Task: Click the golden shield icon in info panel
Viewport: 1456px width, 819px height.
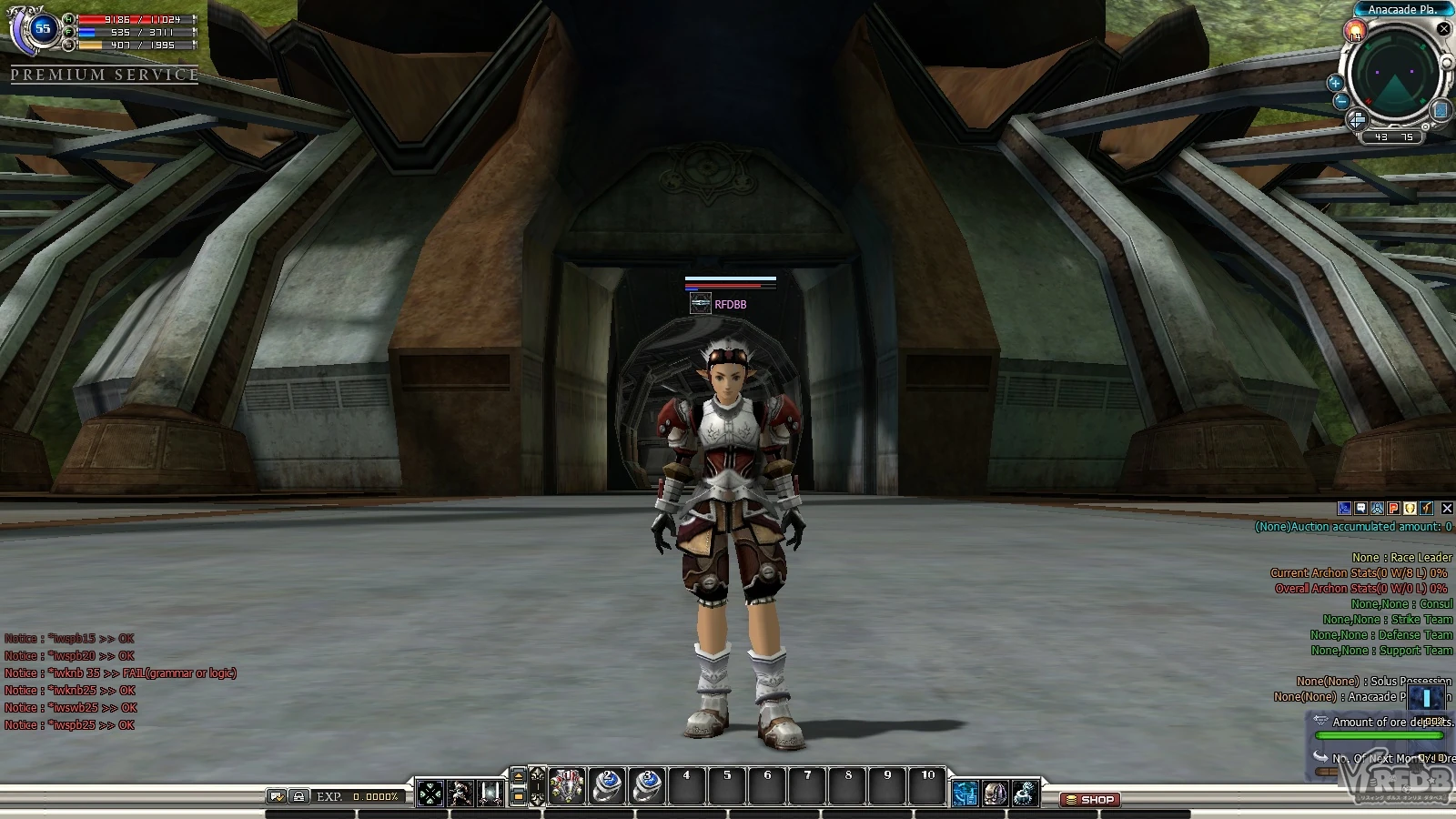Action: tap(1410, 509)
